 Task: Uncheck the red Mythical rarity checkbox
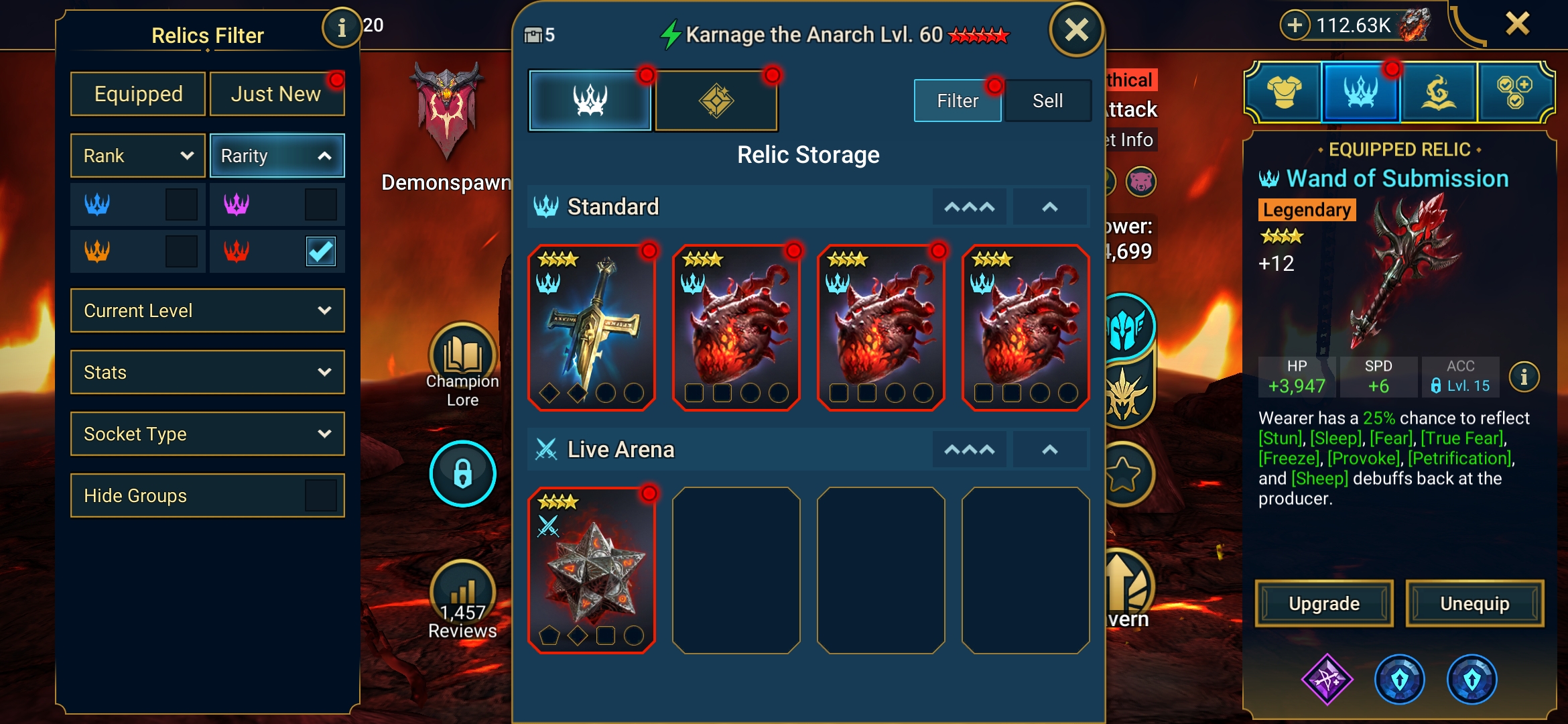pyautogui.click(x=320, y=251)
